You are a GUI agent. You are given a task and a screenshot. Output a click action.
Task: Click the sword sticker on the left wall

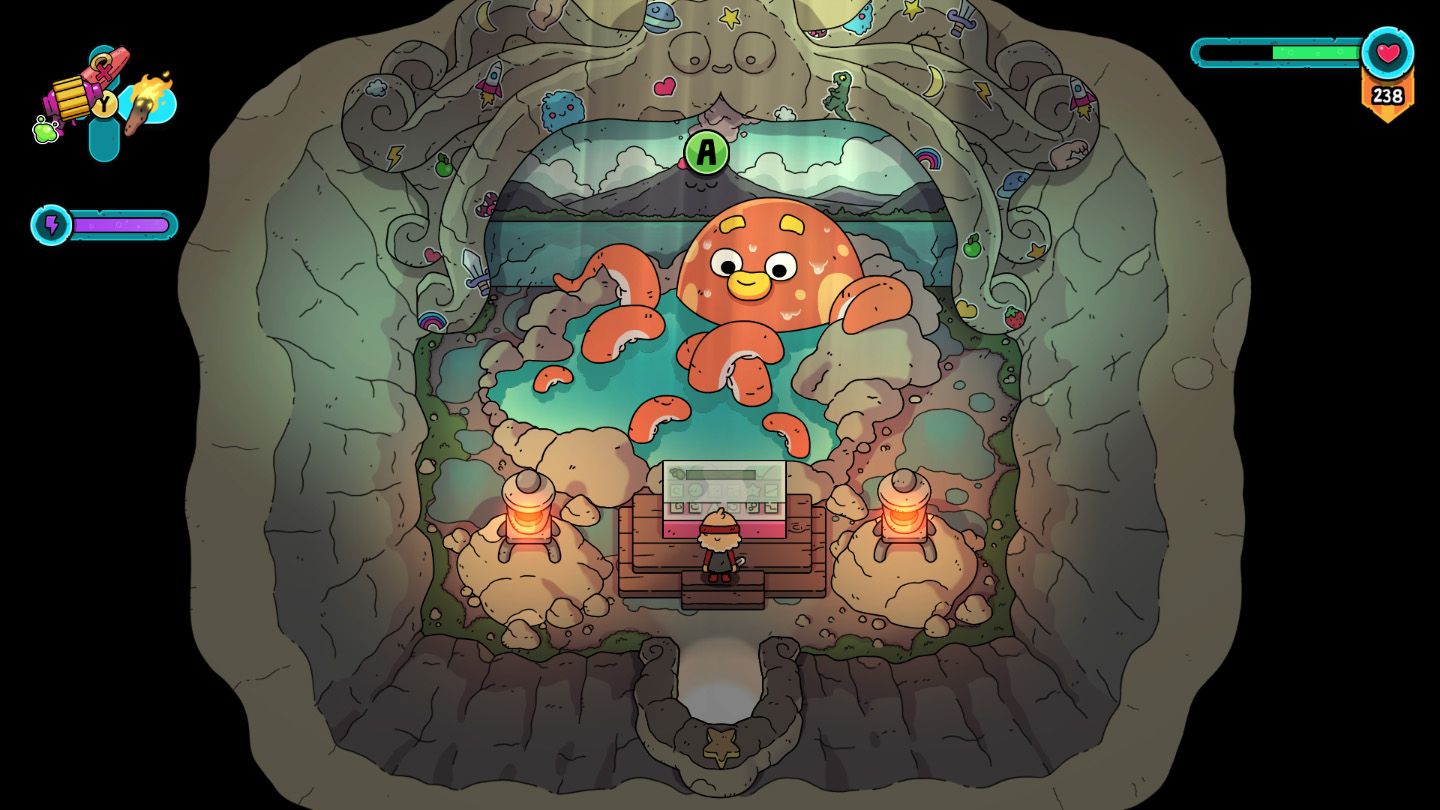pos(475,271)
